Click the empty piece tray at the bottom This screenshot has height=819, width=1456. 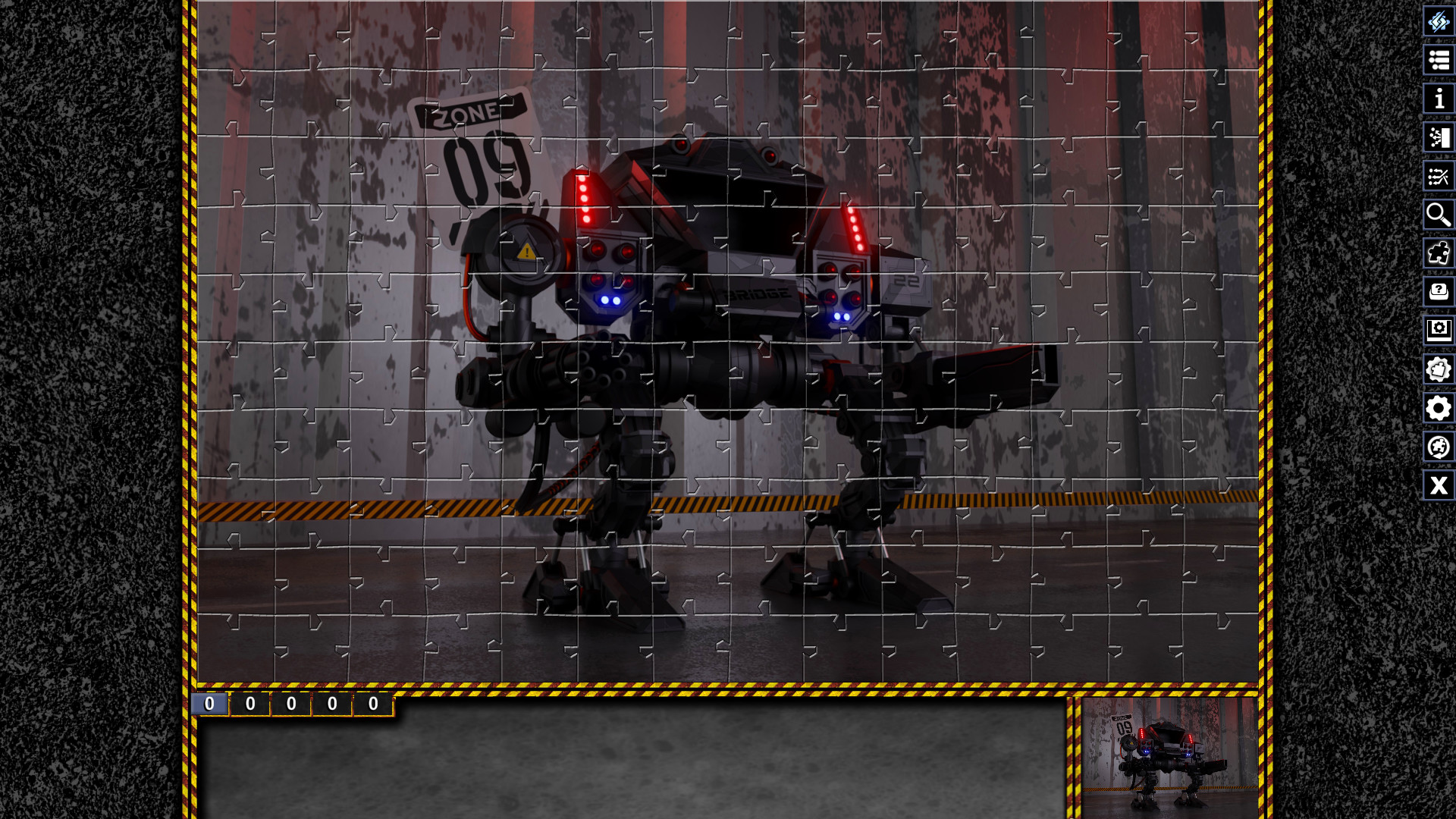[629, 766]
